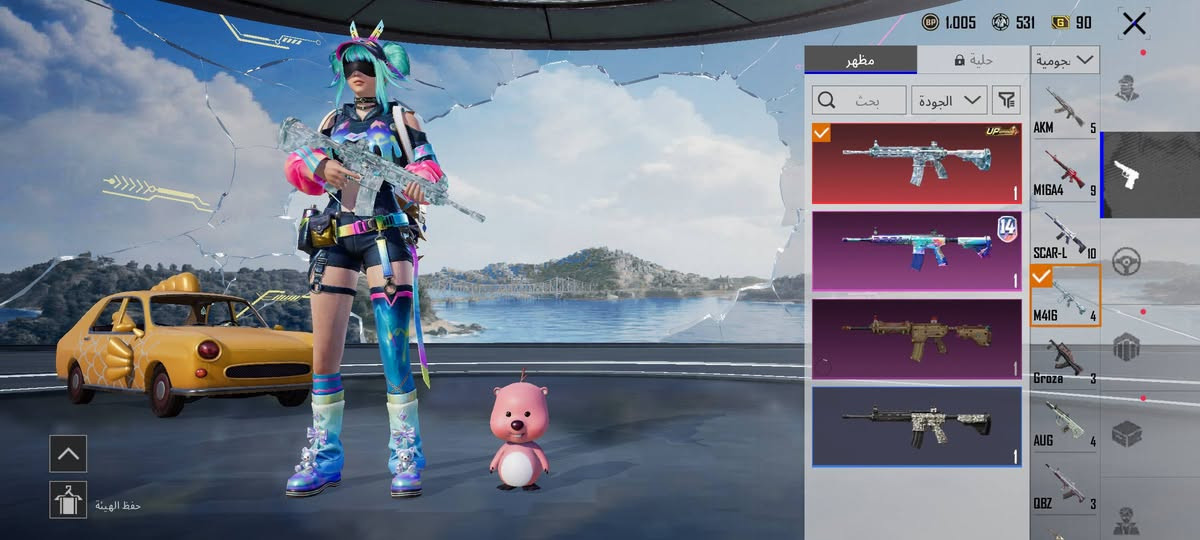Screen dimensions: 1200x540
Task: Select M16A4 from the weapon list
Action: click(x=1065, y=172)
